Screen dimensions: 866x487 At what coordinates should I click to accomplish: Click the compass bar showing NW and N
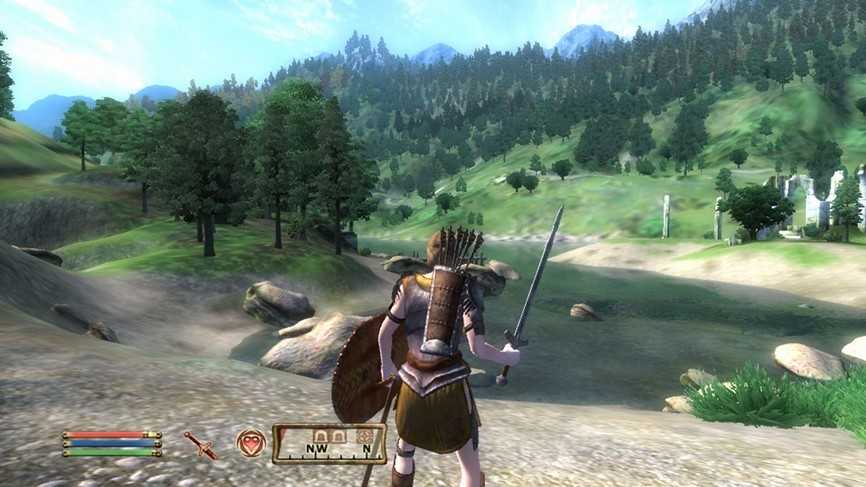tap(329, 444)
